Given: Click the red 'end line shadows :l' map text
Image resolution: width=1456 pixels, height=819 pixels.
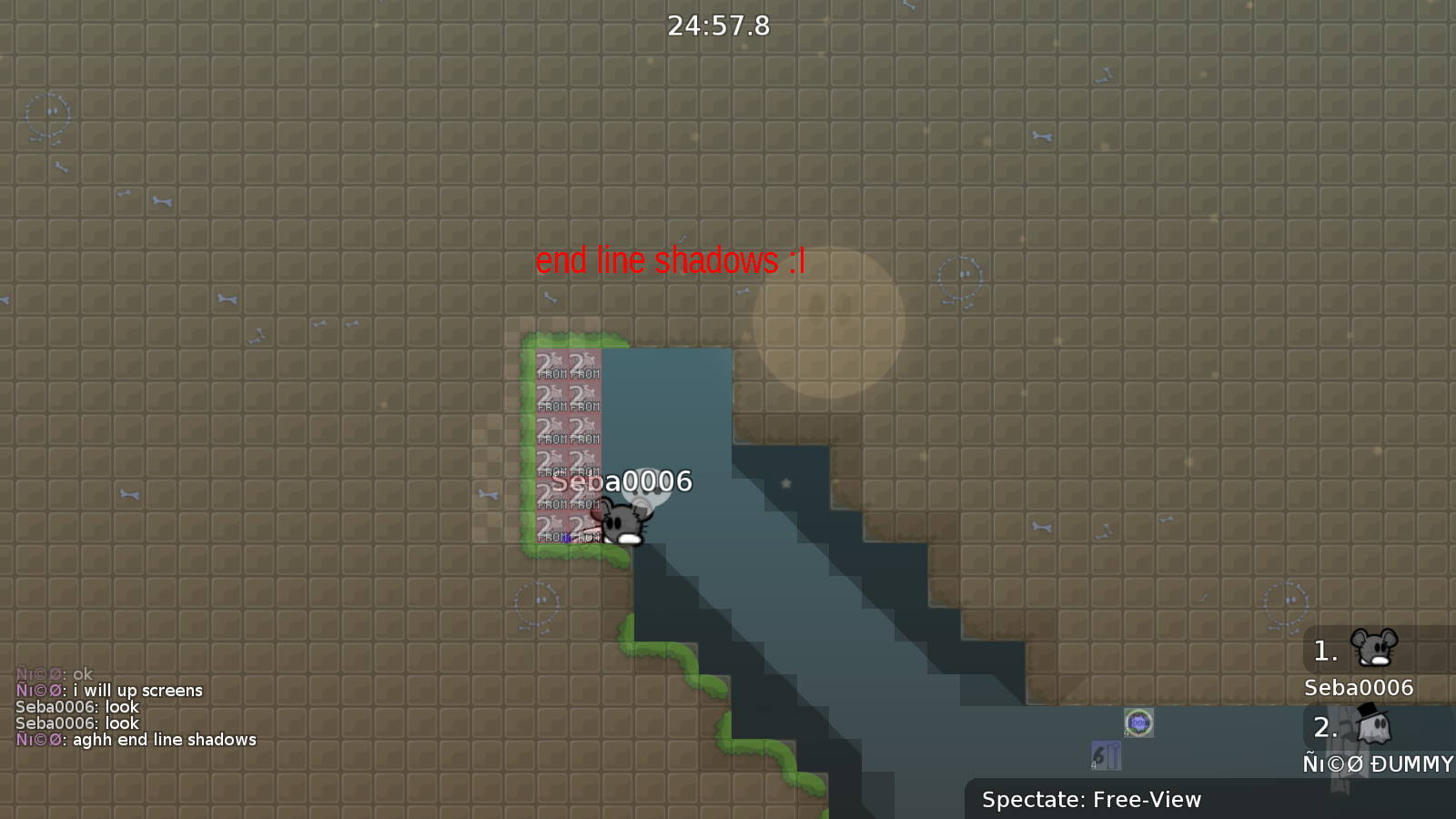Looking at the screenshot, I should pyautogui.click(x=671, y=261).
